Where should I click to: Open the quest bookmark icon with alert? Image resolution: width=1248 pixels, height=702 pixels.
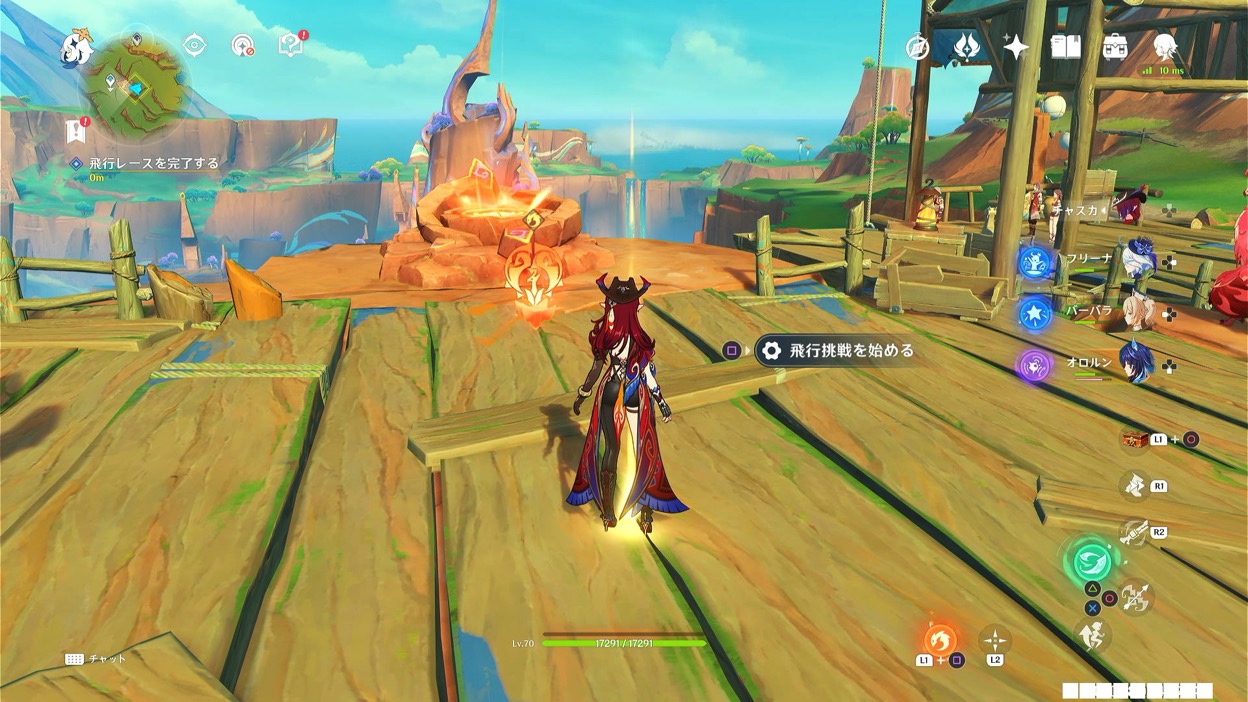click(76, 130)
